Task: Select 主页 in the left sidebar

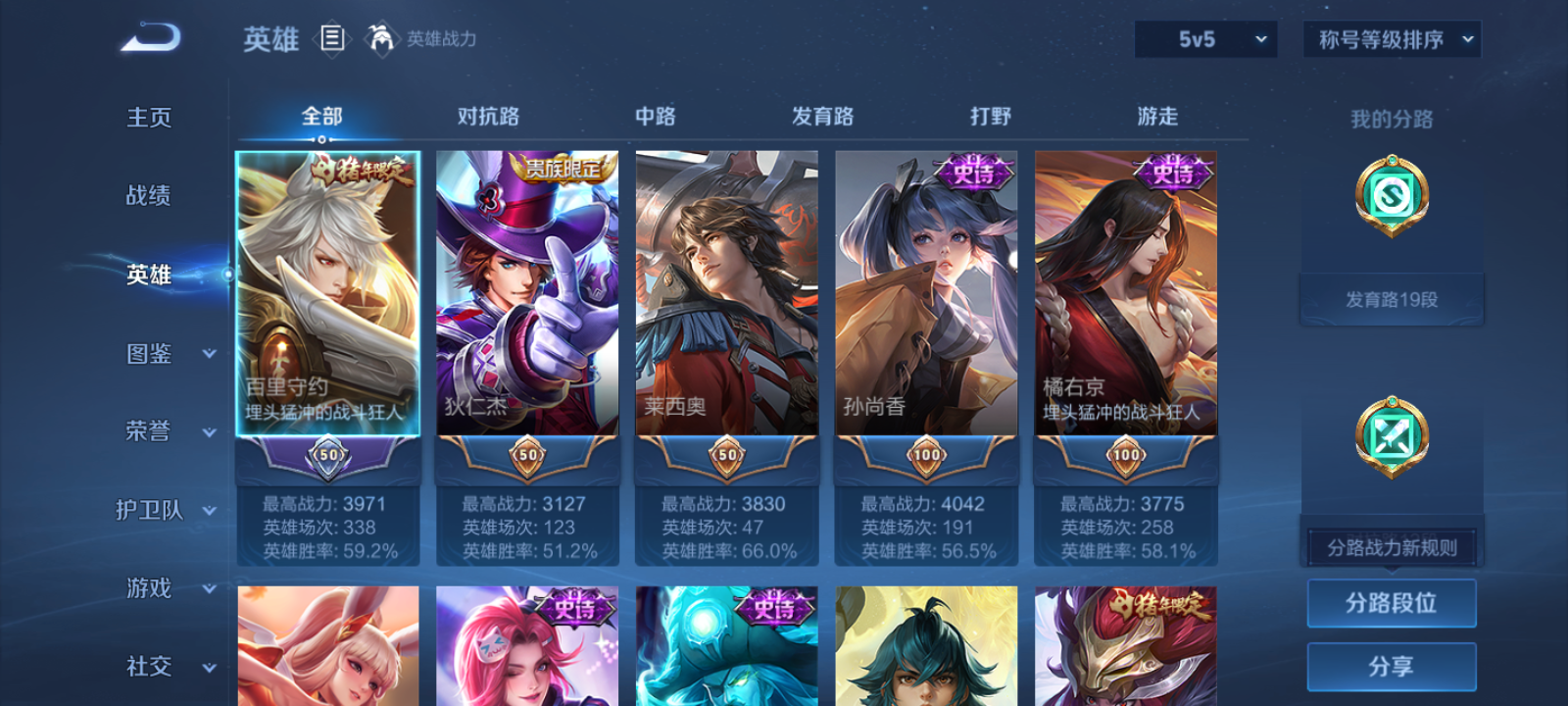Action: pyautogui.click(x=147, y=116)
